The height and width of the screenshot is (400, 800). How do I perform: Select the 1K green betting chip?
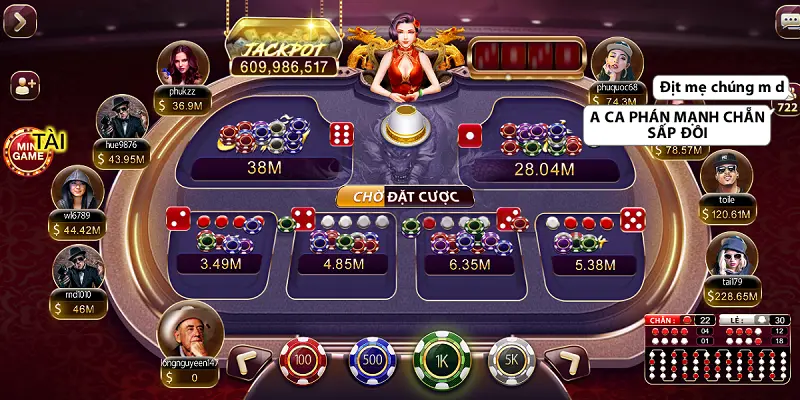(x=442, y=357)
